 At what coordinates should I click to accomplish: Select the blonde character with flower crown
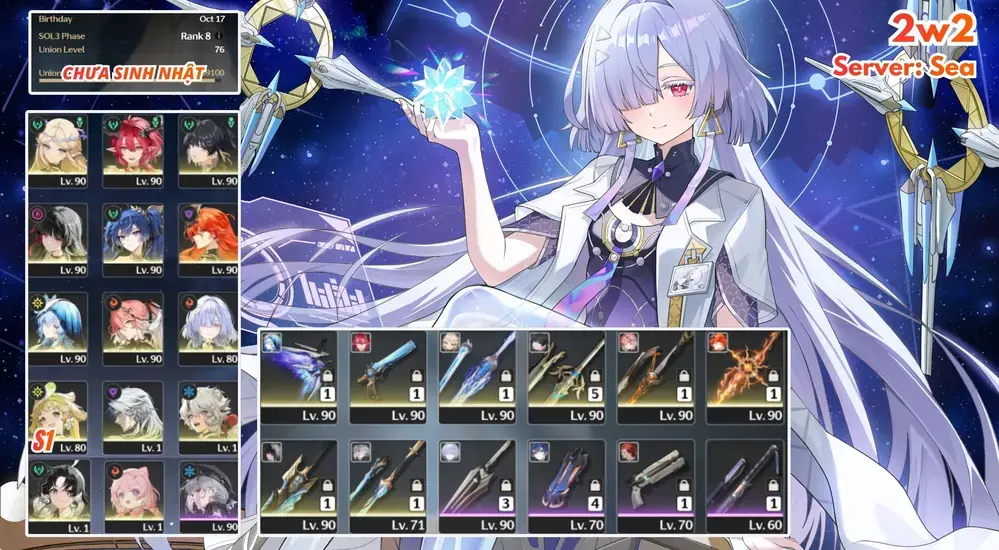click(57, 147)
